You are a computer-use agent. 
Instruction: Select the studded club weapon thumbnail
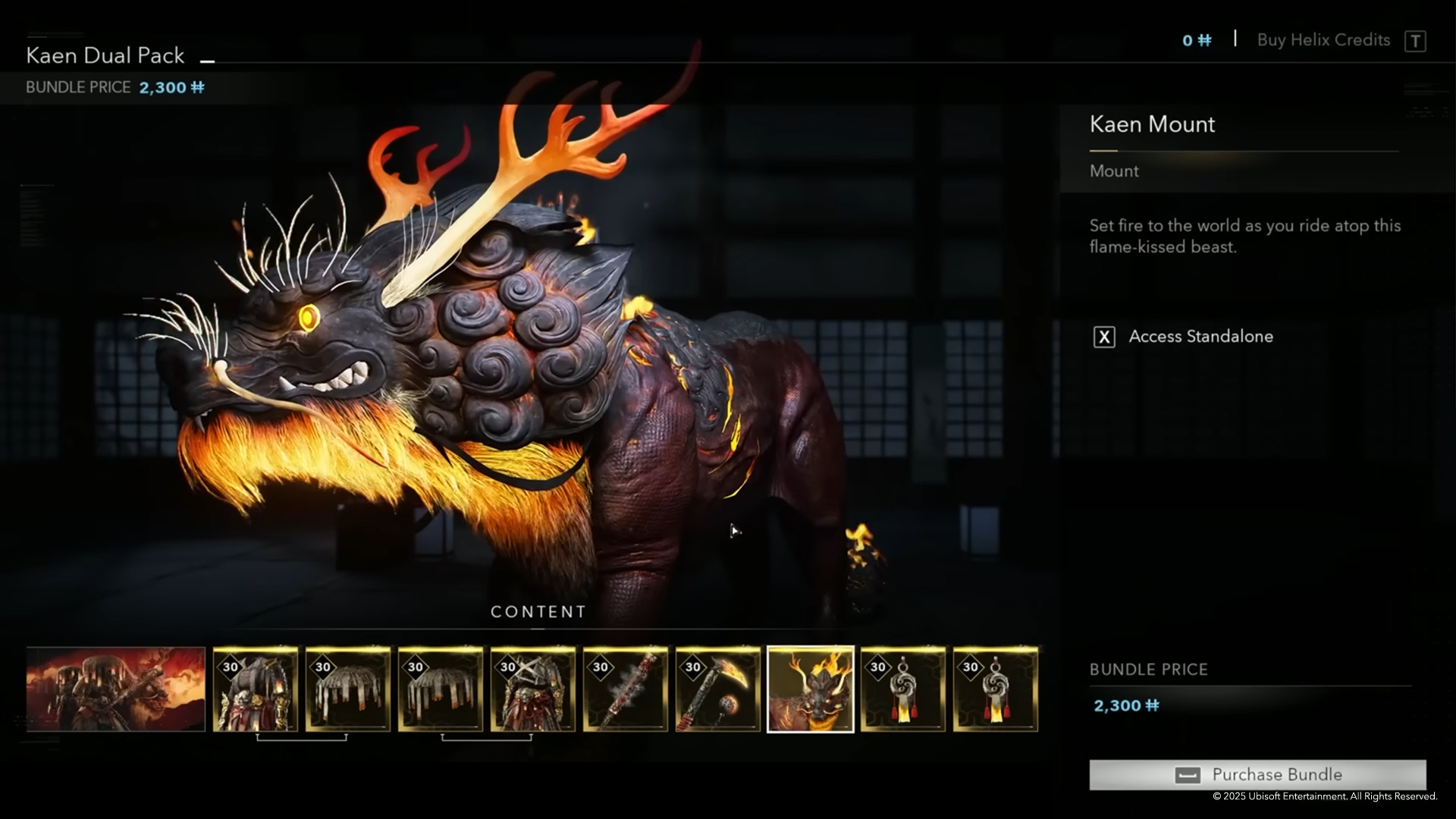coord(626,689)
